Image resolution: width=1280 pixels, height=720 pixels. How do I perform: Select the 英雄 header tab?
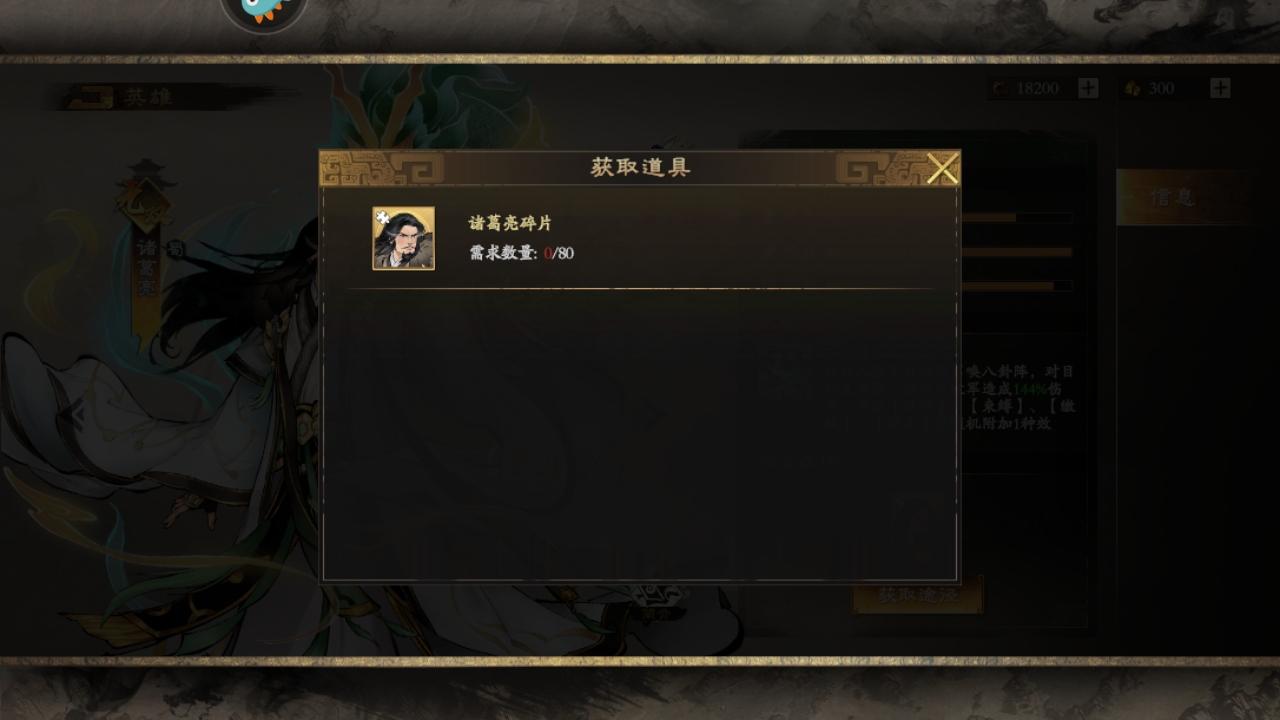coord(148,96)
